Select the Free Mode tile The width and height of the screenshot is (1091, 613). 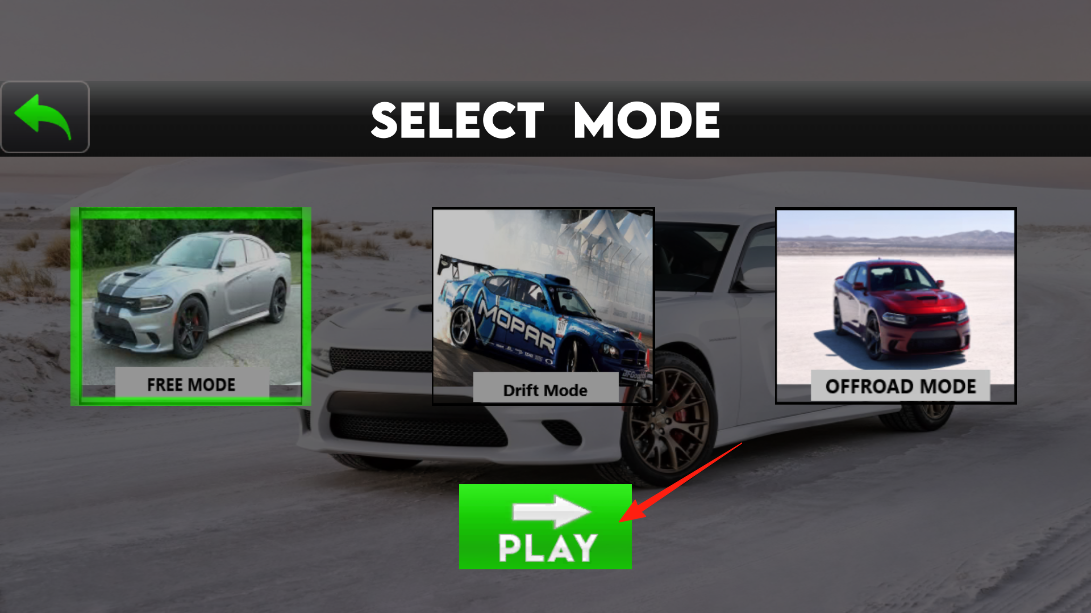[190, 306]
